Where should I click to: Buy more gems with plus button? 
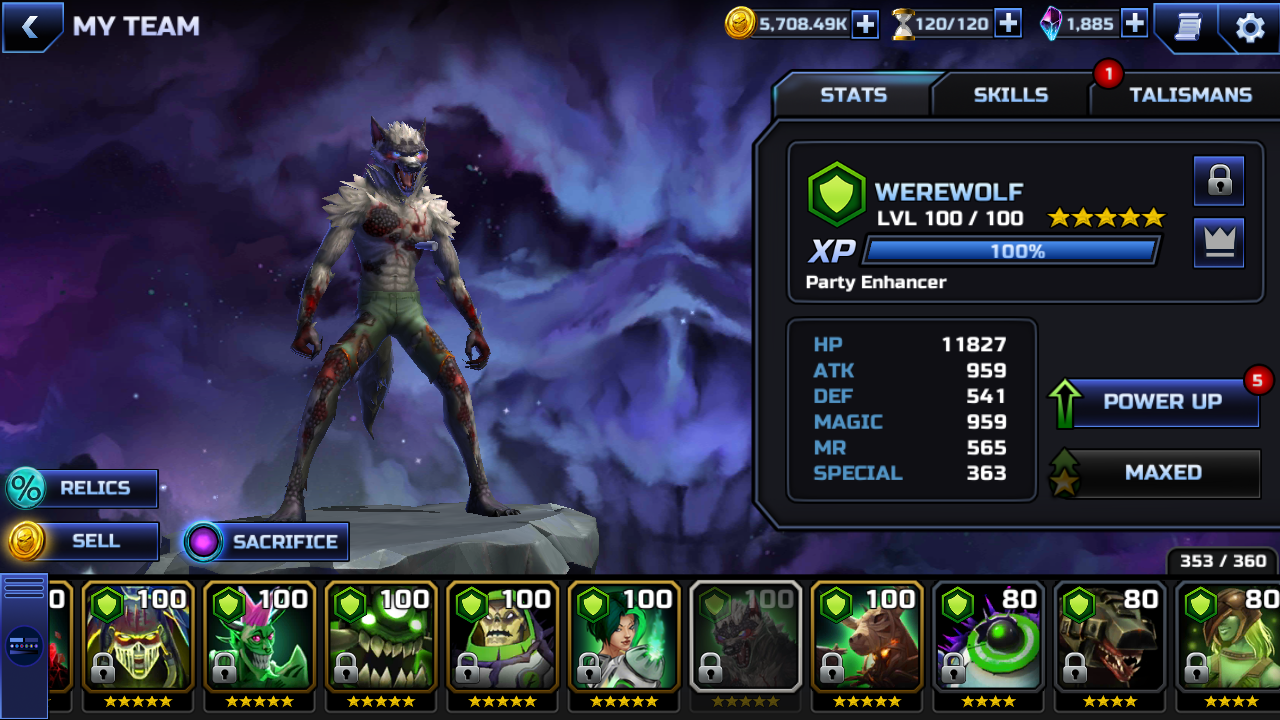(1134, 24)
